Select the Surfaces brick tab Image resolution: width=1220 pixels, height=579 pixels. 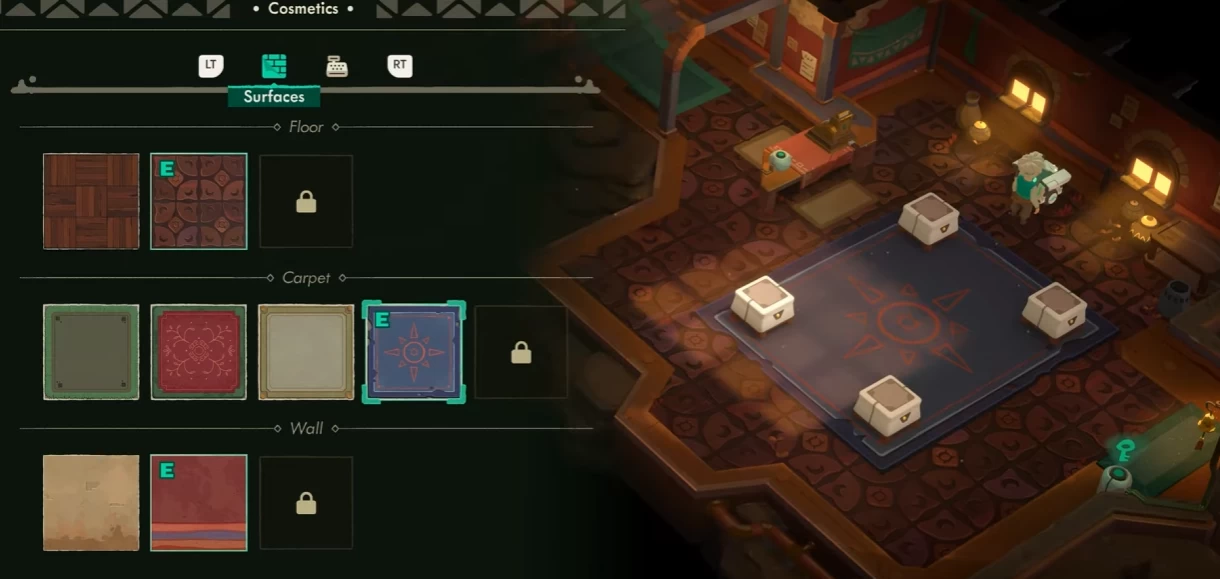click(x=274, y=67)
